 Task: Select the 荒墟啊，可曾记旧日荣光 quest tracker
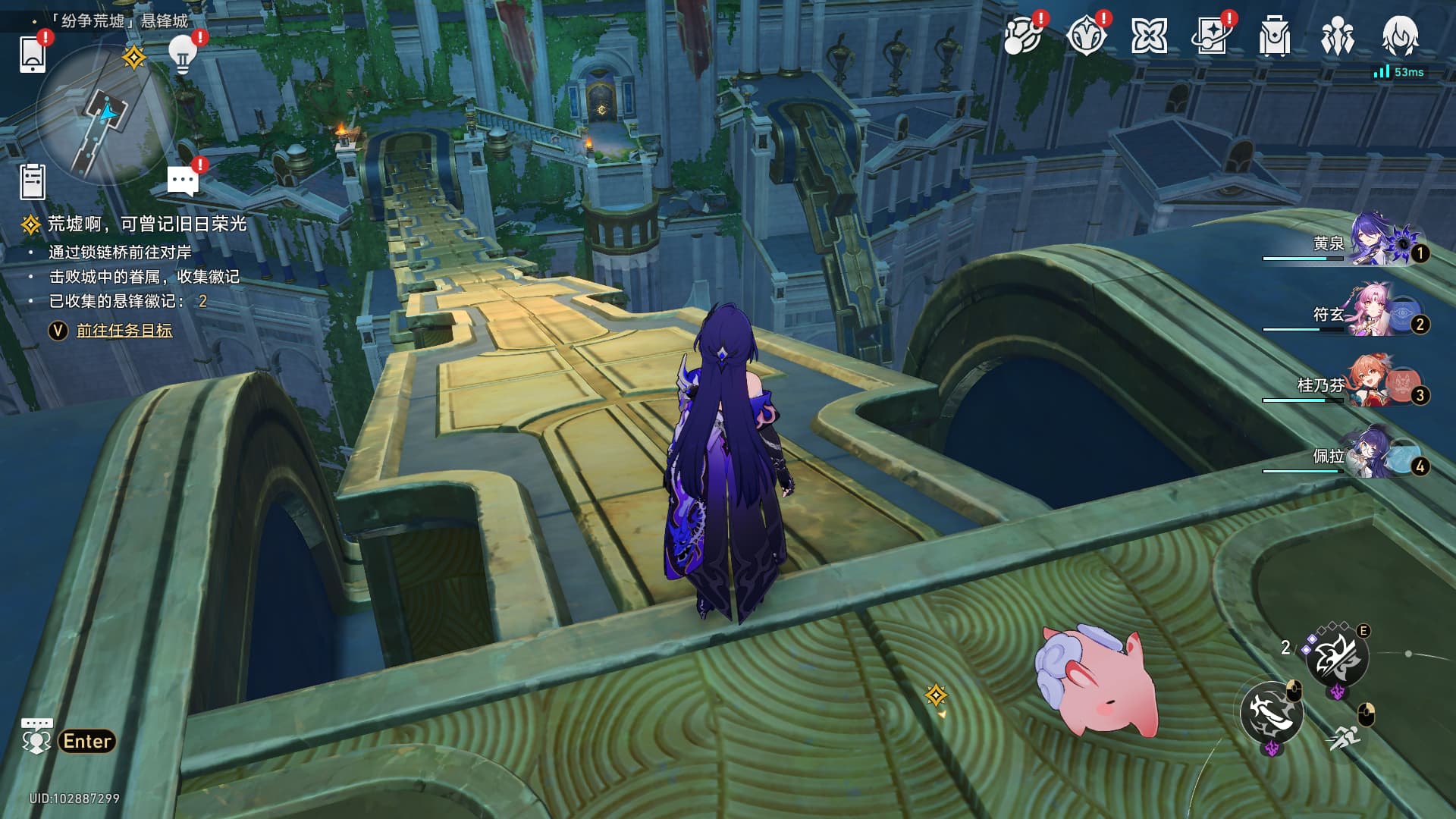pyautogui.click(x=146, y=224)
